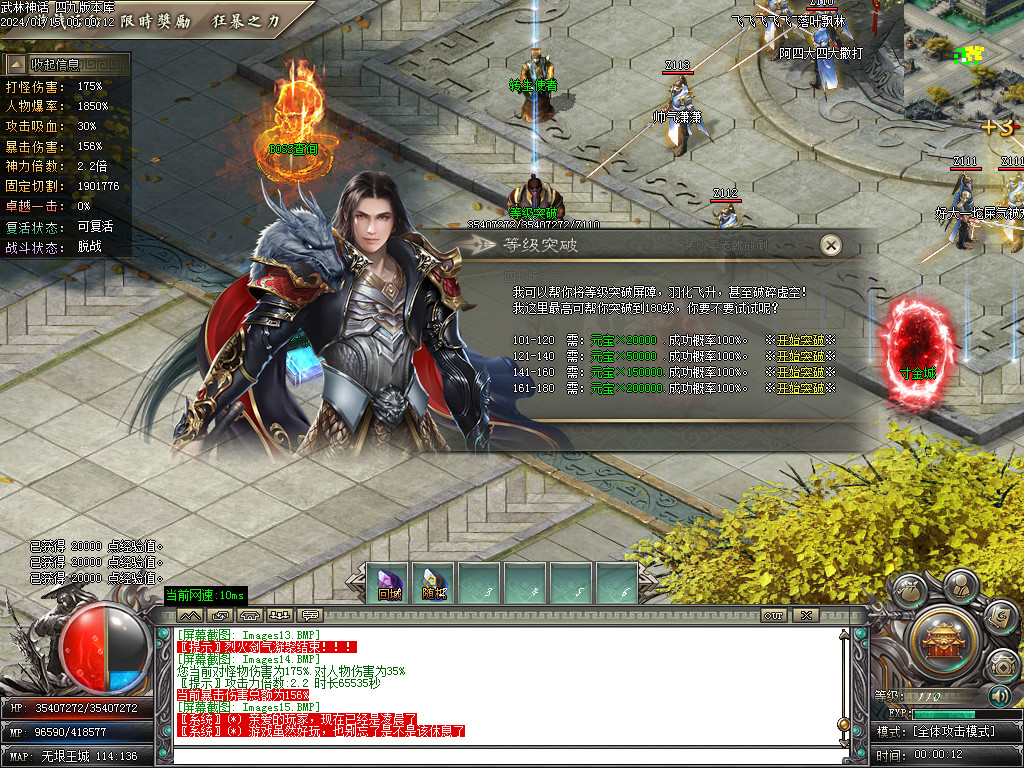The height and width of the screenshot is (768, 1024).
Task: Click the OUT button above the chat
Action: [773, 615]
